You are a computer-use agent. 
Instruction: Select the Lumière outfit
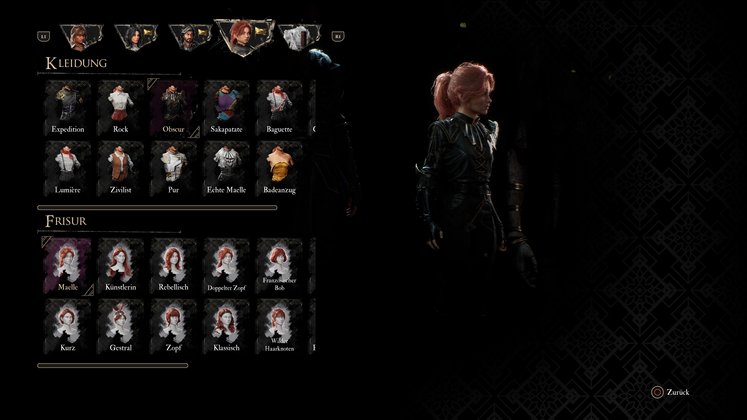click(68, 166)
